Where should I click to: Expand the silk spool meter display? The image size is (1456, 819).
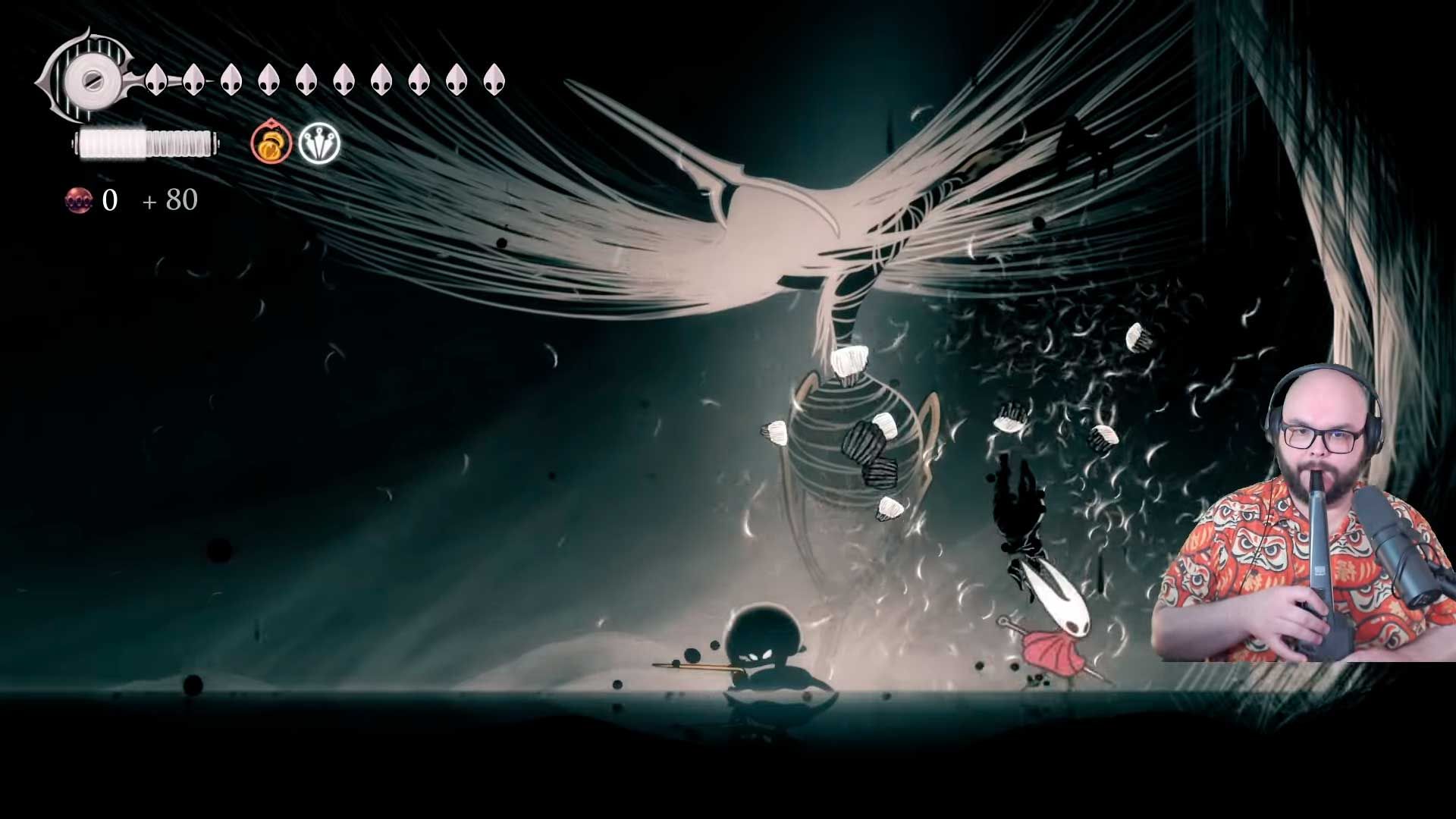(x=144, y=143)
